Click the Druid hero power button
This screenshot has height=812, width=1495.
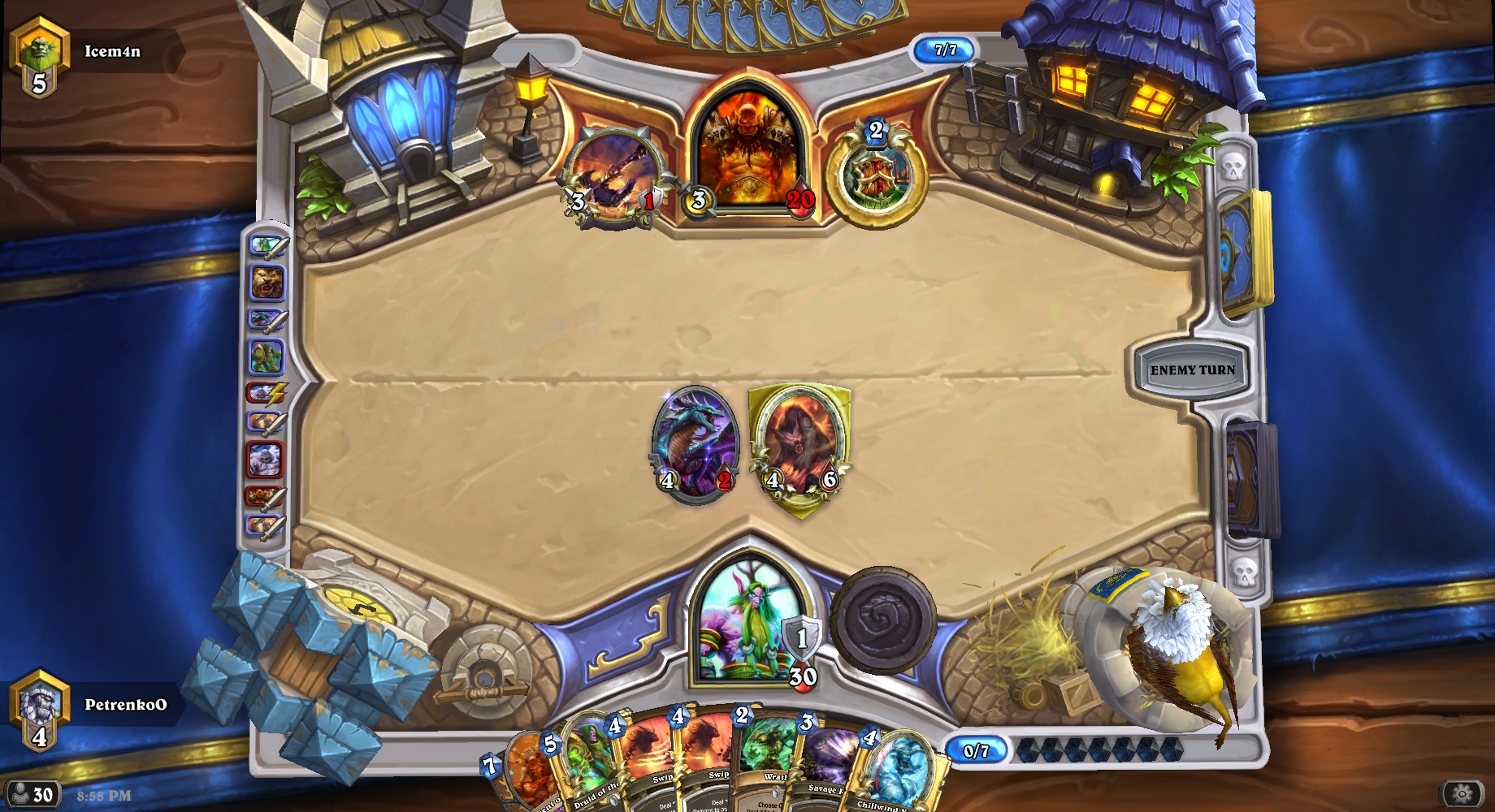coord(883,620)
